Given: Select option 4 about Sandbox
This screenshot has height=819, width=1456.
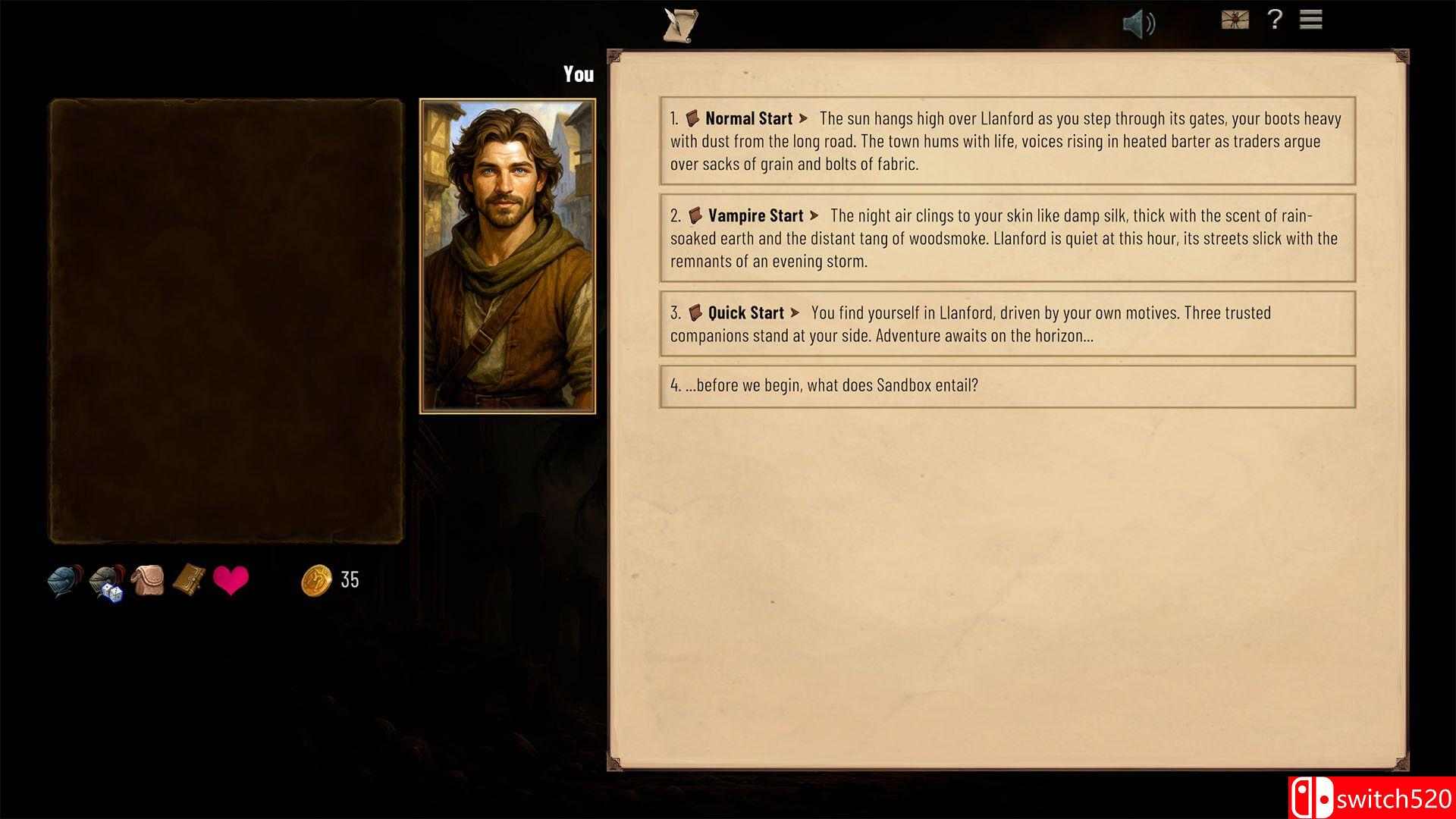Looking at the screenshot, I should point(824,385).
